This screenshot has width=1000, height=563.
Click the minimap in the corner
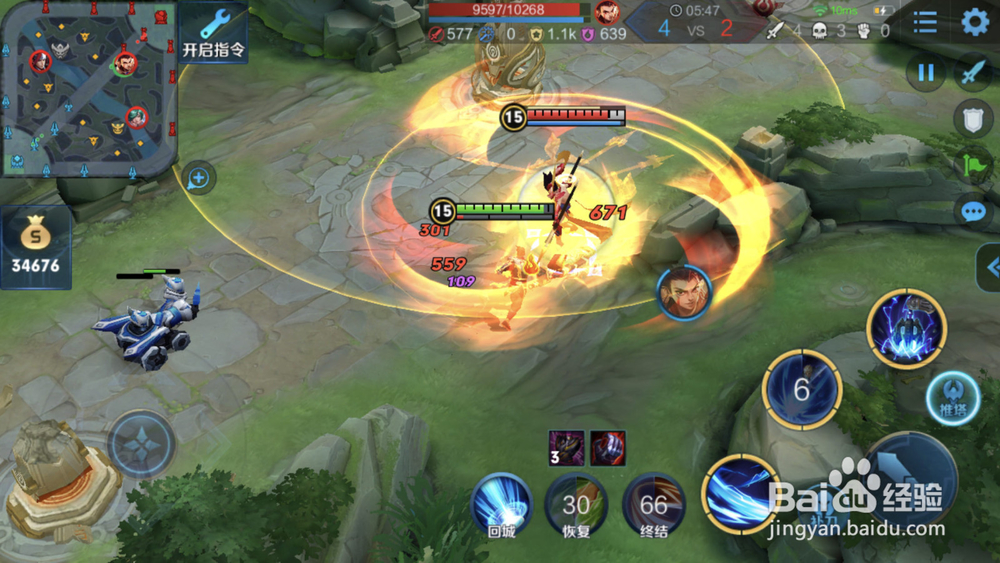point(88,88)
